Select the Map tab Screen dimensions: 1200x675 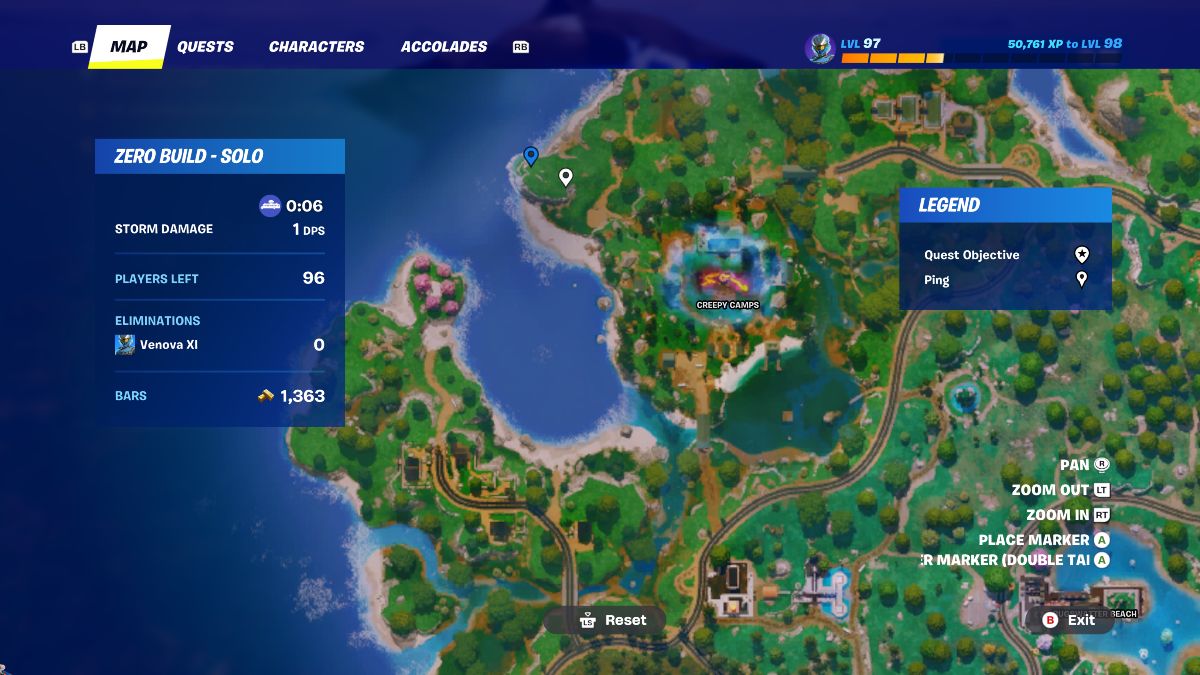click(x=128, y=46)
